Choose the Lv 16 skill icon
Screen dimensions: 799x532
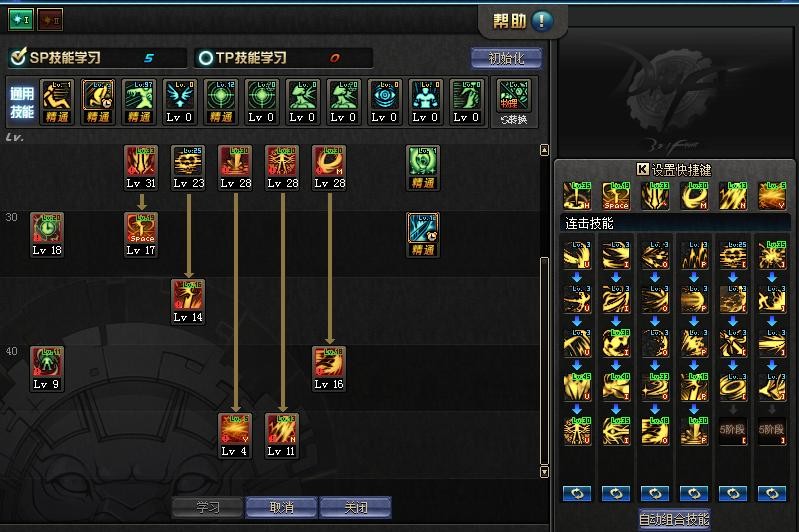[328, 362]
